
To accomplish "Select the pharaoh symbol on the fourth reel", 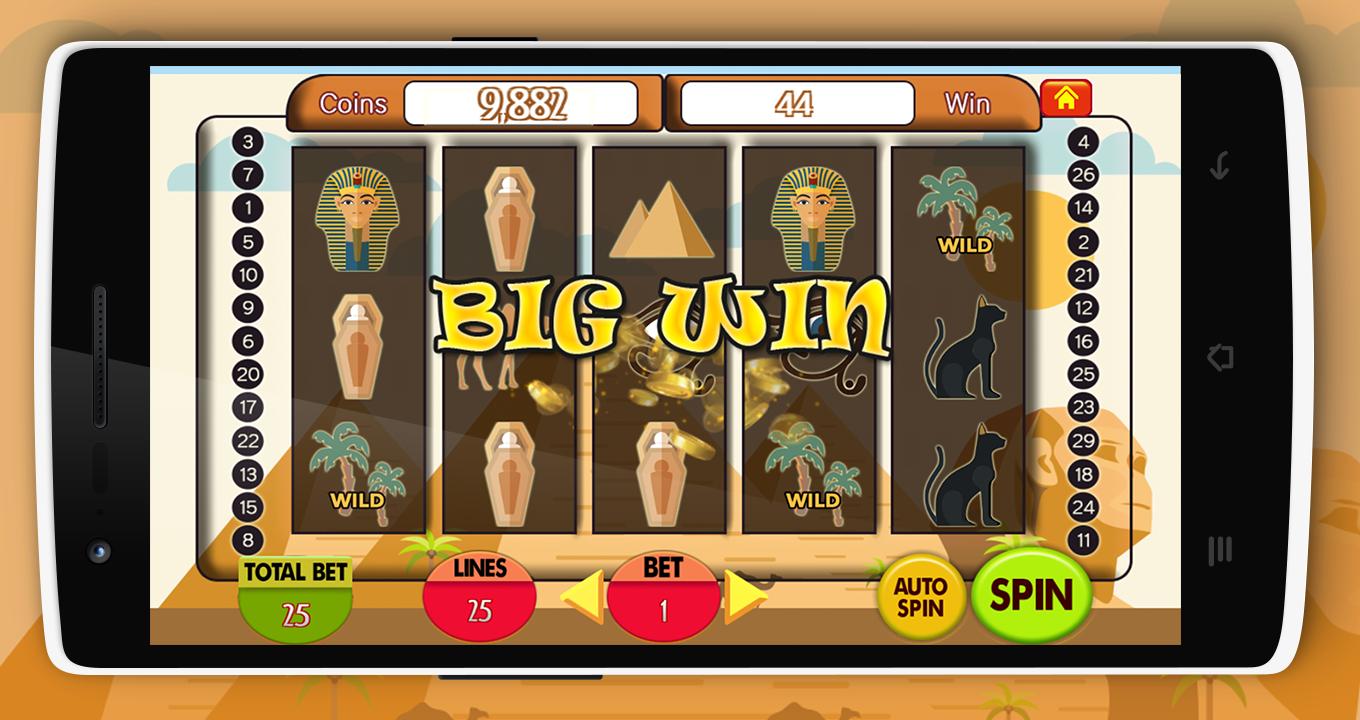I will tap(810, 217).
